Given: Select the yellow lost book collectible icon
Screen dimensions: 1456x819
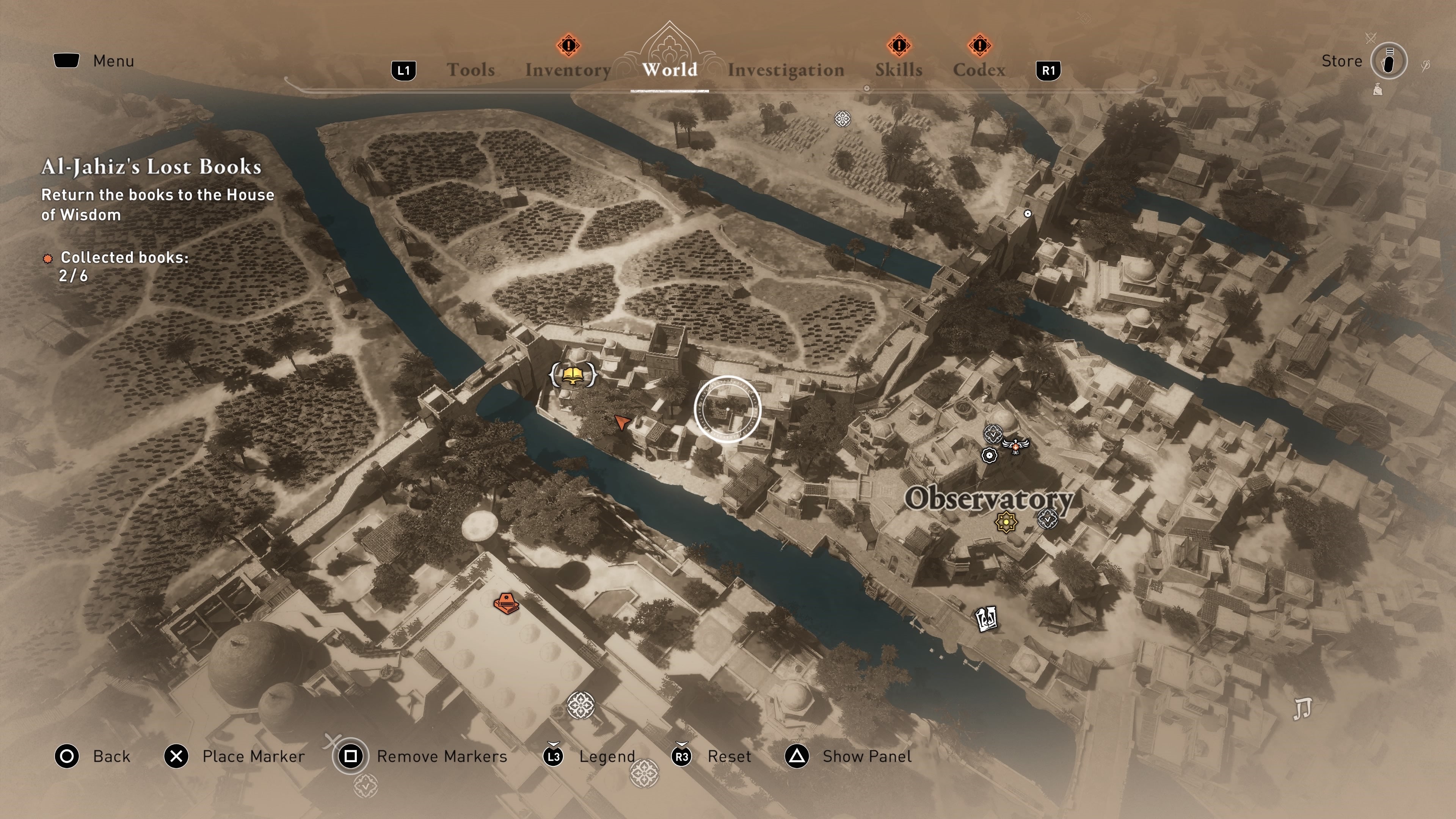Looking at the screenshot, I should click(573, 376).
